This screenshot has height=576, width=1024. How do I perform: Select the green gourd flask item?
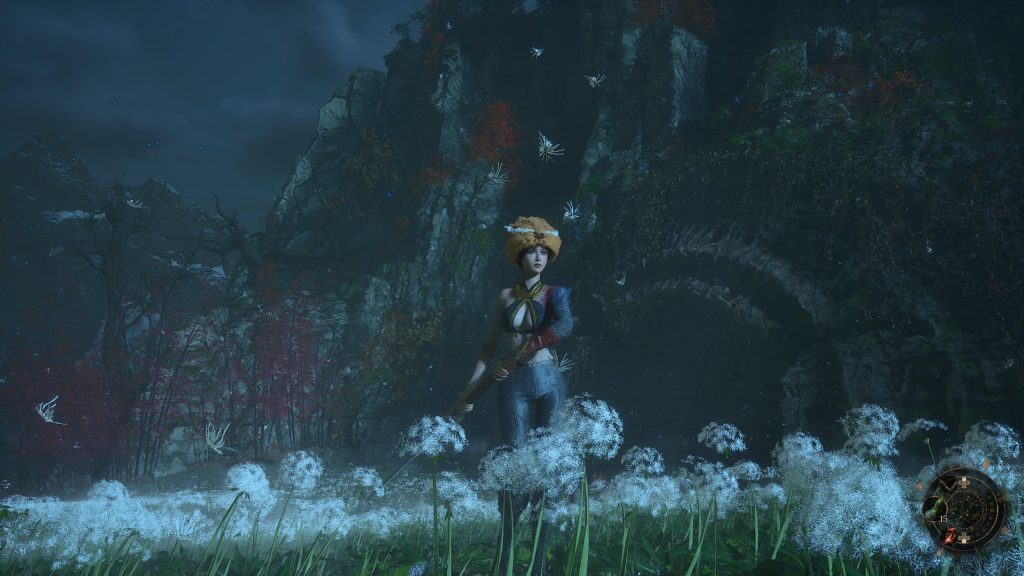click(932, 508)
